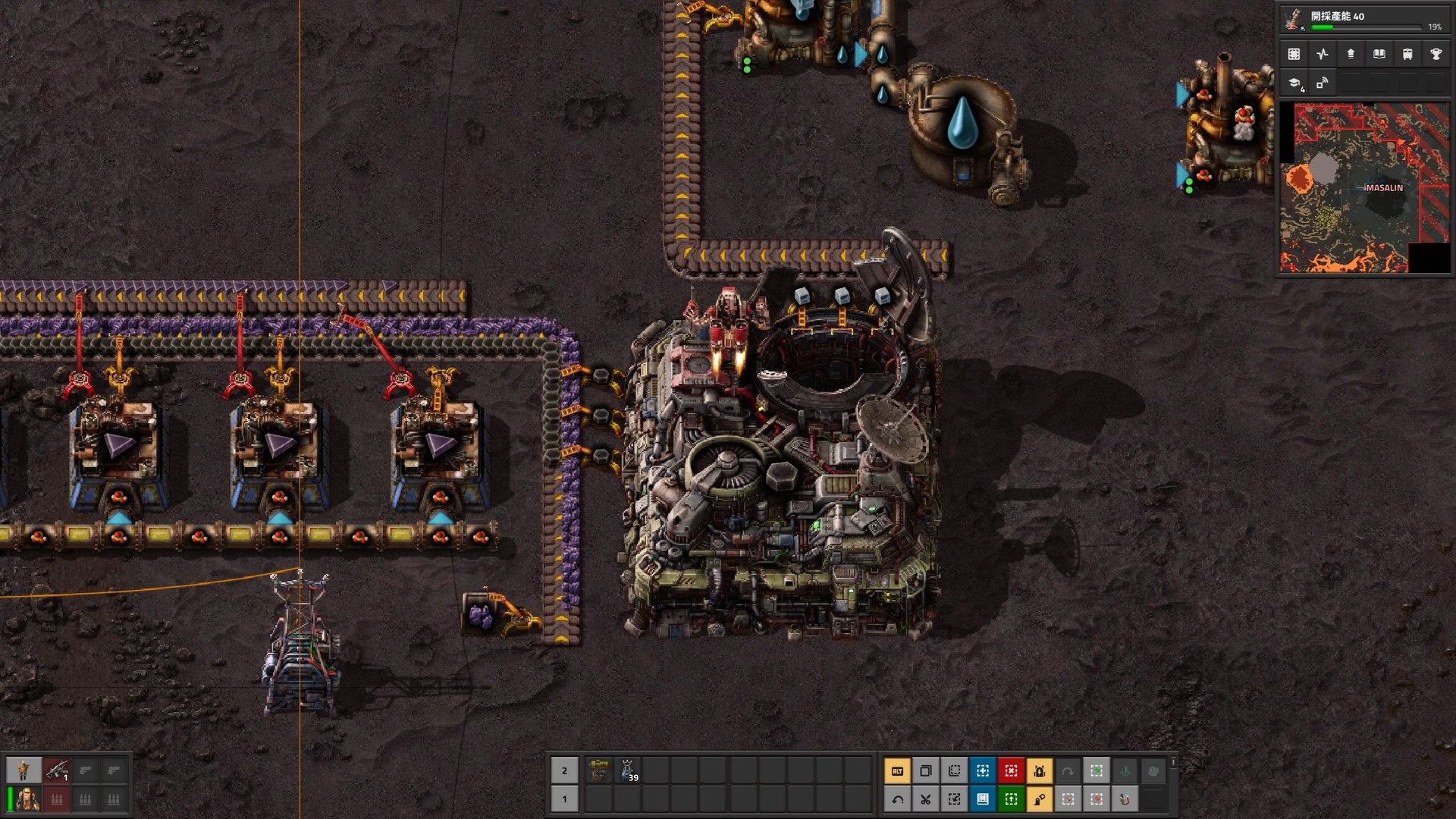Screen dimensions: 1456x819
Task: Switch to quickbar page 1
Action: point(564,800)
